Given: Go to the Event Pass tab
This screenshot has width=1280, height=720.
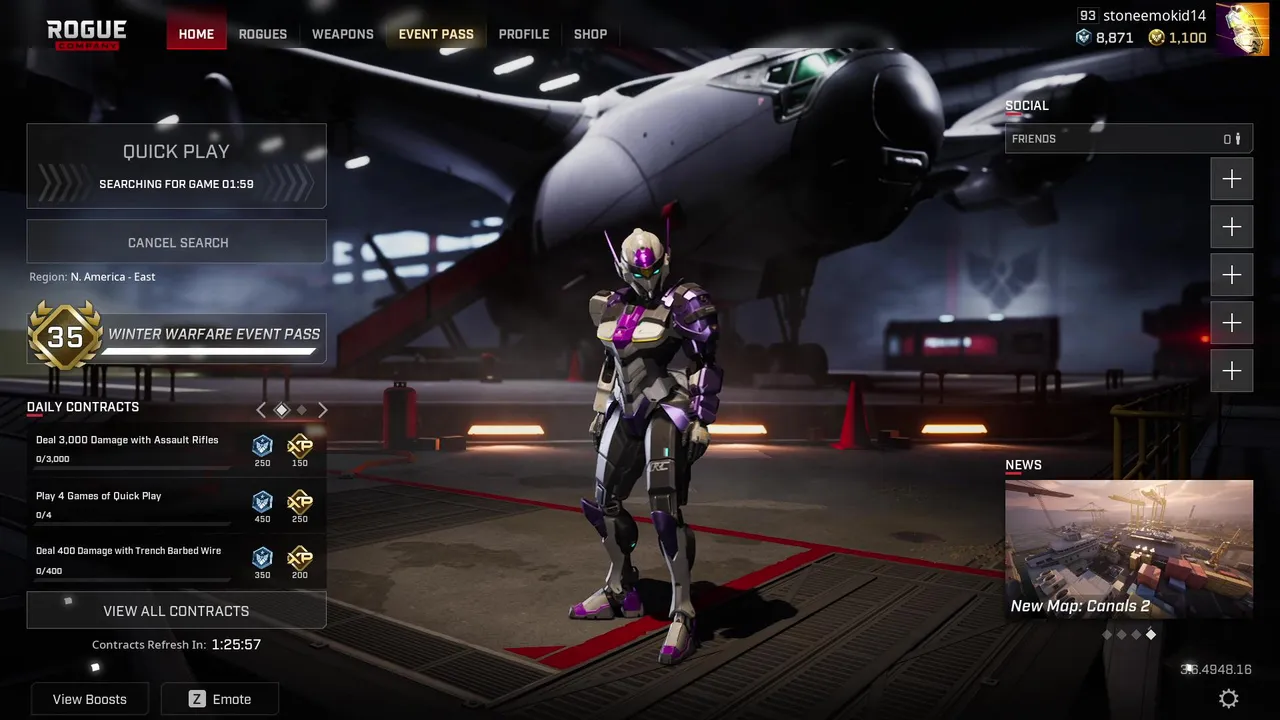Looking at the screenshot, I should 436,34.
